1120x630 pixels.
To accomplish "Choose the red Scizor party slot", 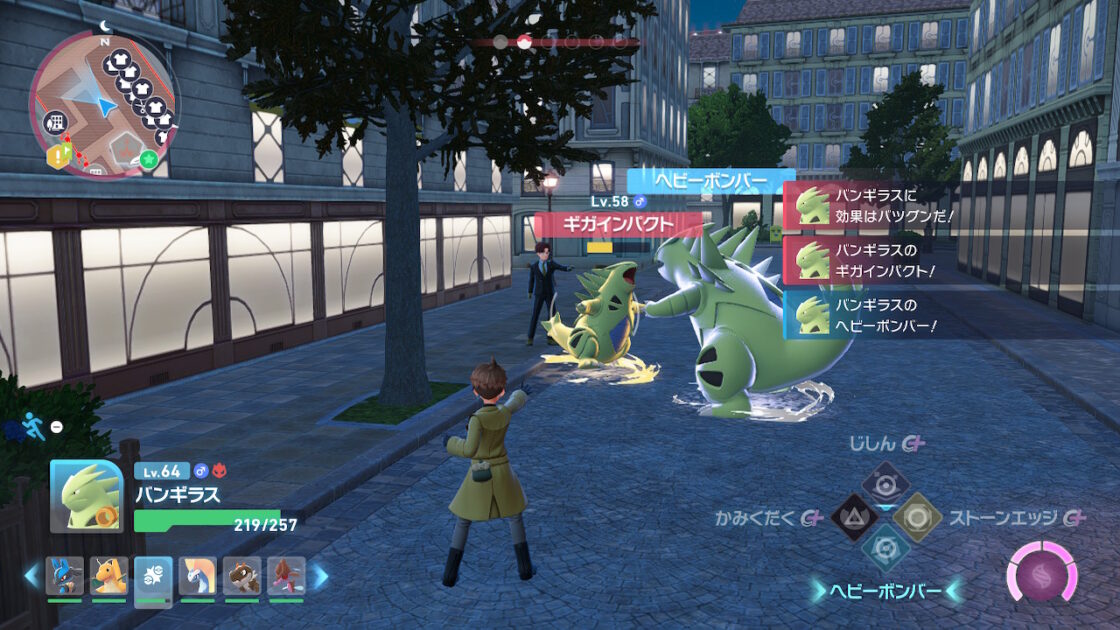I will click(286, 576).
